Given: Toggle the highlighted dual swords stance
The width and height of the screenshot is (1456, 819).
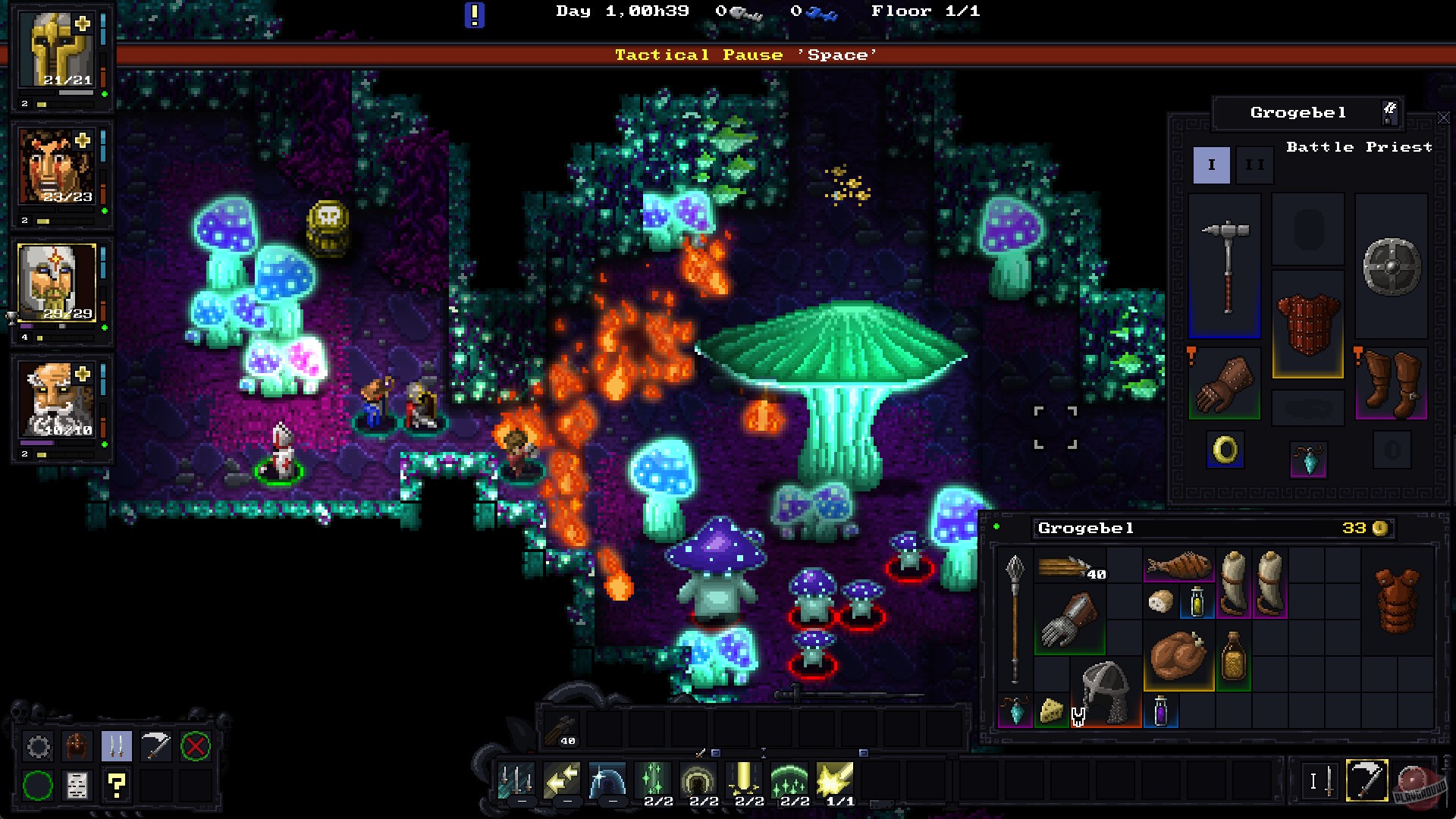Looking at the screenshot, I should 117,746.
